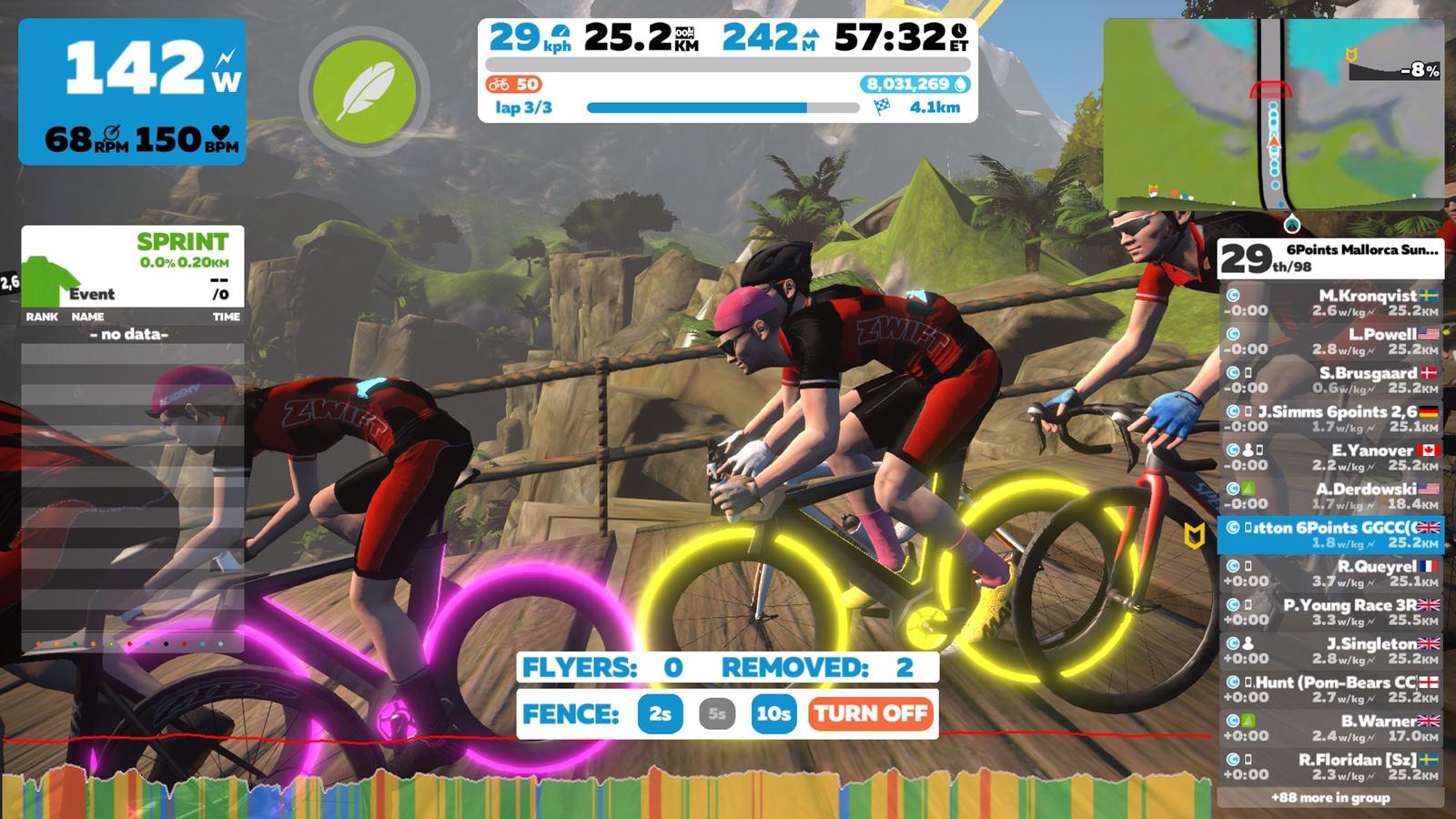Click the blue power and heart-rate panel
This screenshot has height=819, width=1456.
pos(132,92)
